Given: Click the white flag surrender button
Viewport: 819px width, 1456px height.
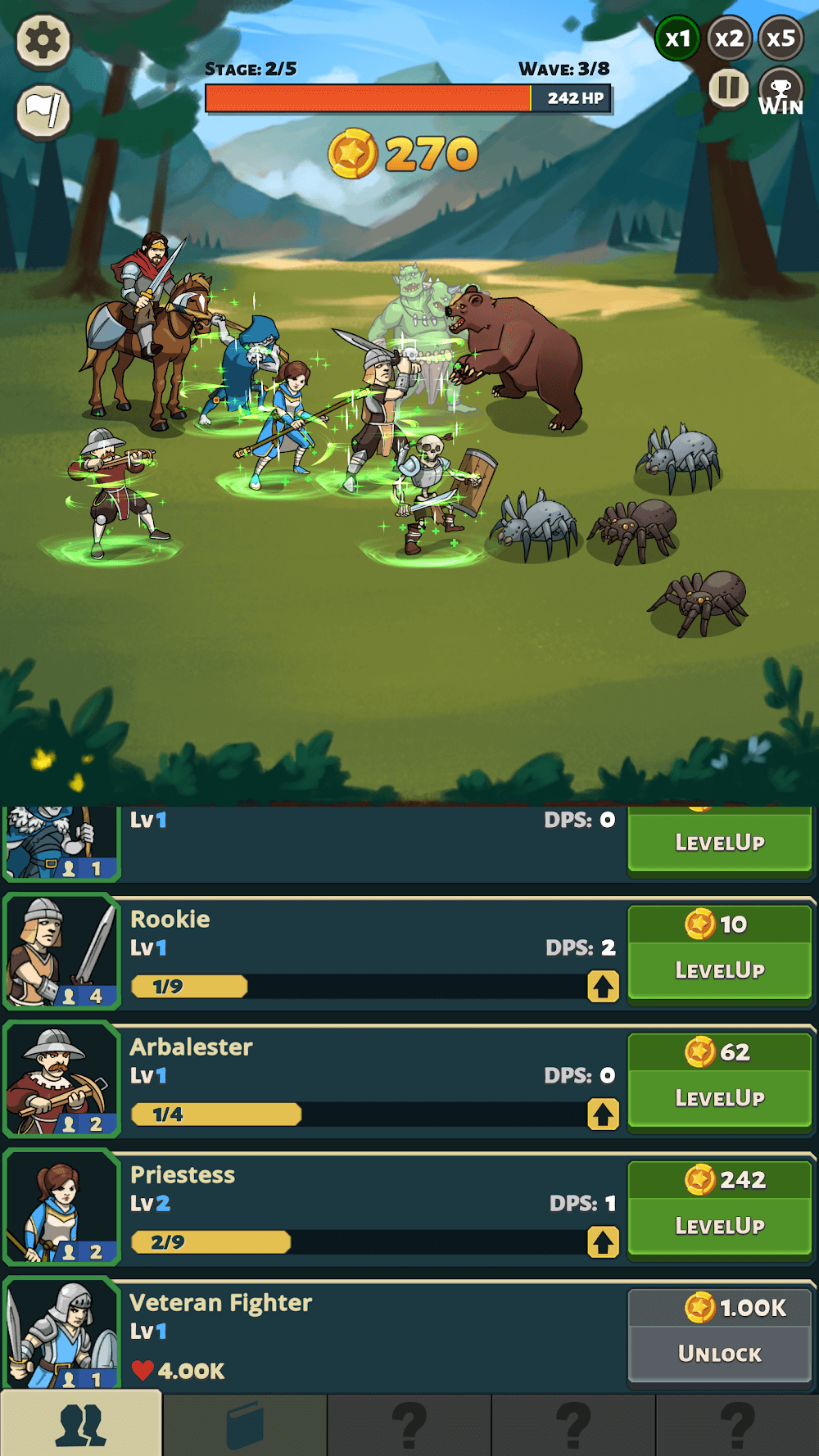Looking at the screenshot, I should point(43,111).
